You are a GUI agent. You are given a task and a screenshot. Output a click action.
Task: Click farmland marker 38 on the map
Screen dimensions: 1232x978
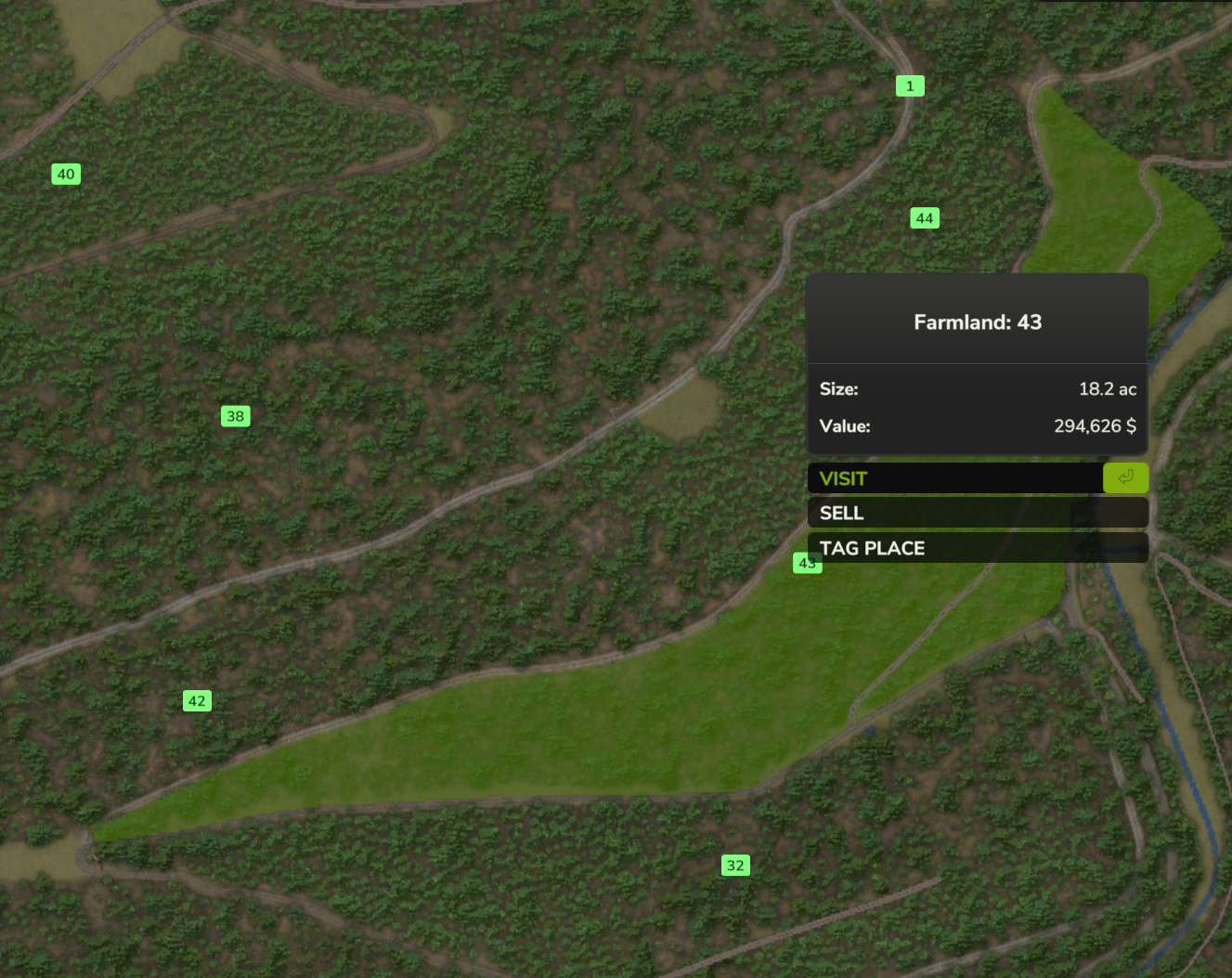[236, 416]
